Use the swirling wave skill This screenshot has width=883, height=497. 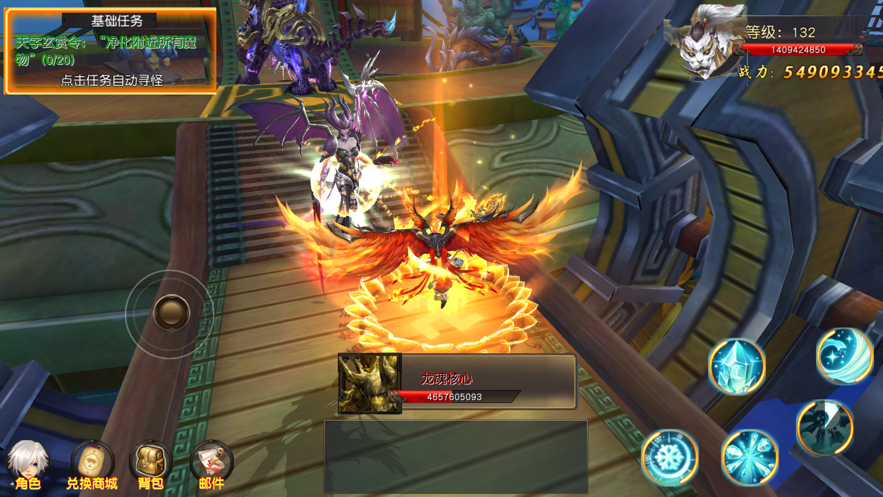click(x=844, y=354)
